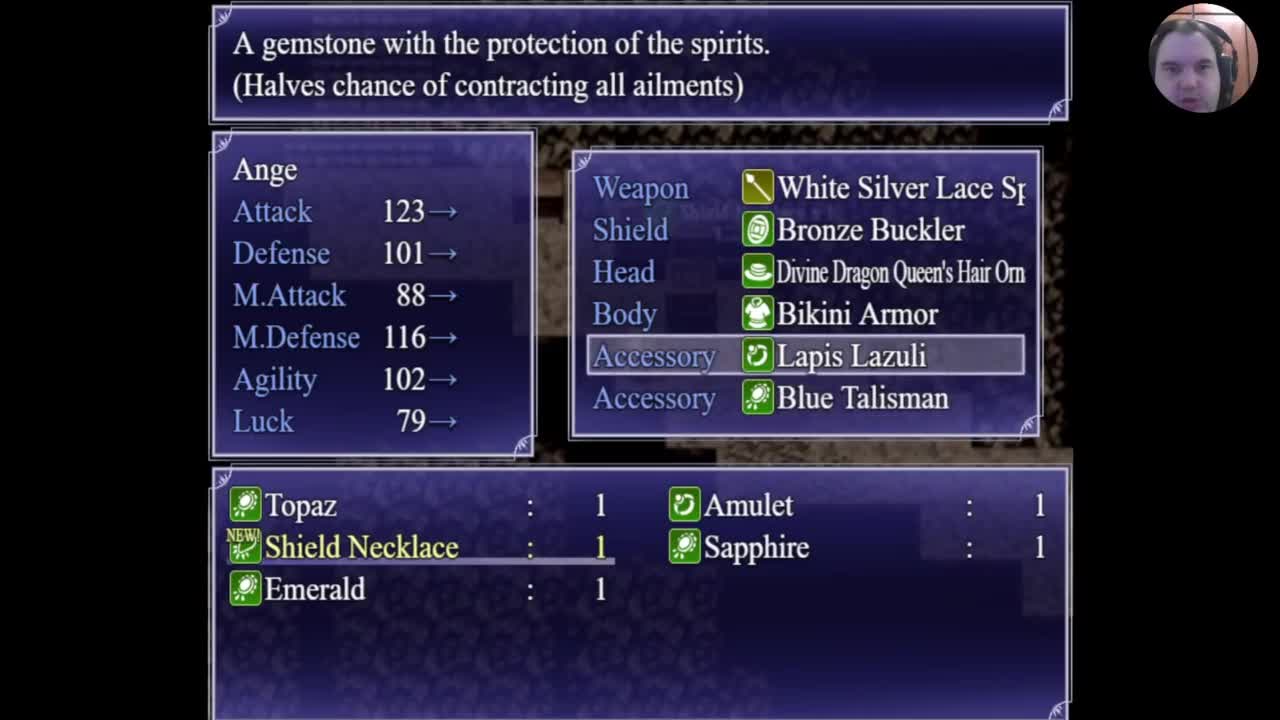The width and height of the screenshot is (1280, 720).
Task: Pick the Shield Necklace item
Action: pyautogui.click(x=360, y=548)
